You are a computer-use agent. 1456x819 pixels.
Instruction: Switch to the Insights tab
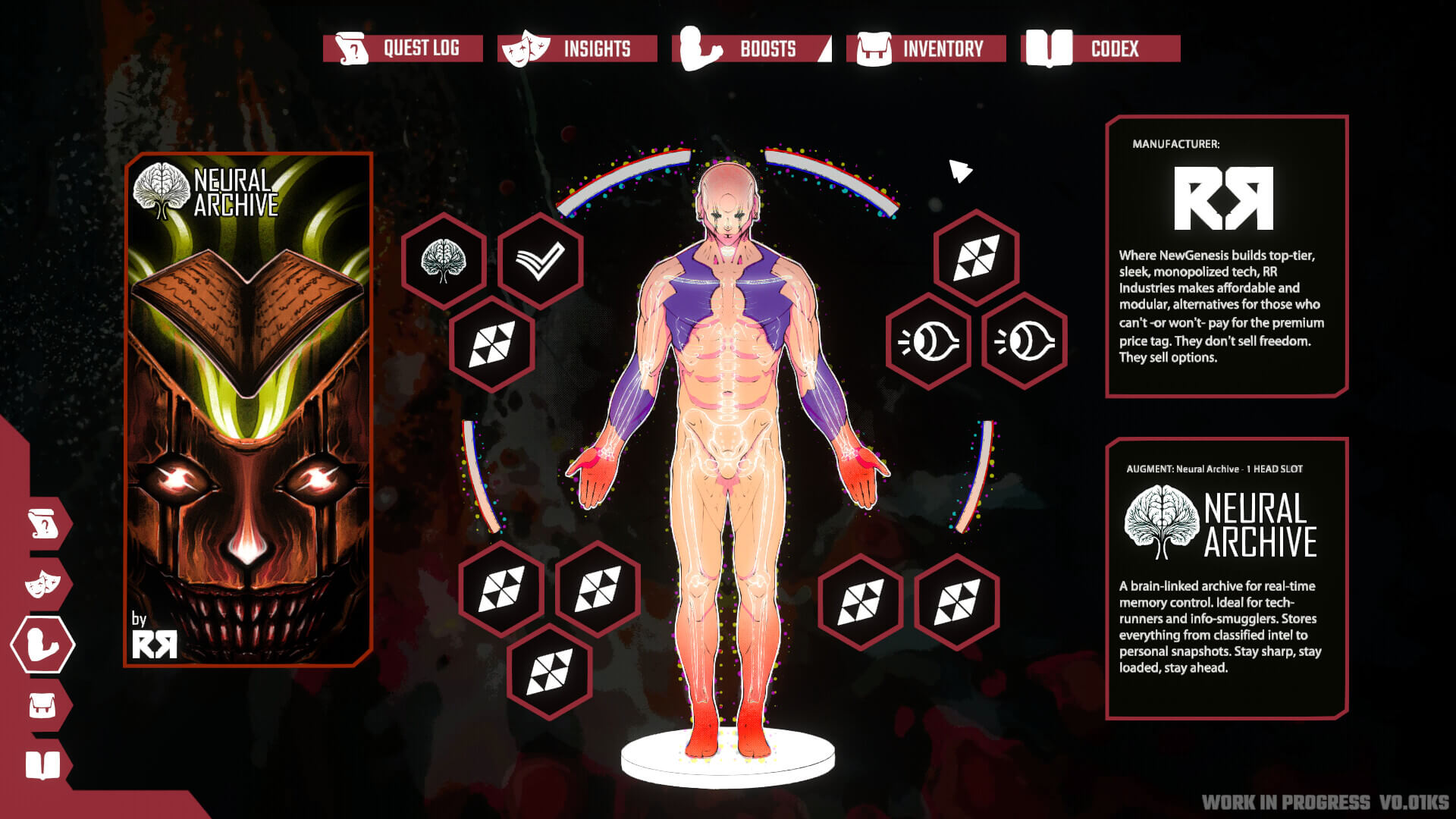[578, 49]
